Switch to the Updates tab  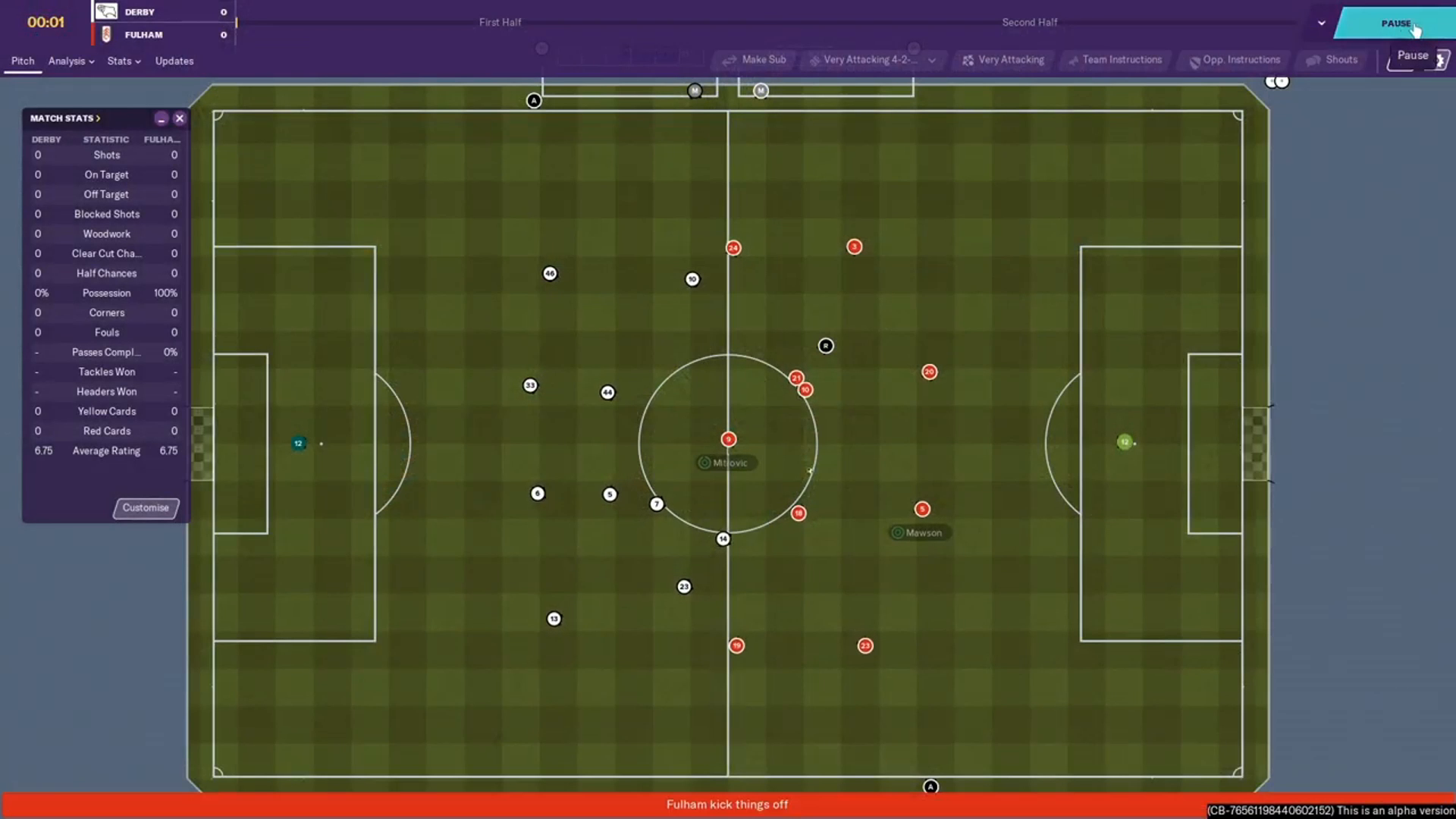(x=174, y=61)
